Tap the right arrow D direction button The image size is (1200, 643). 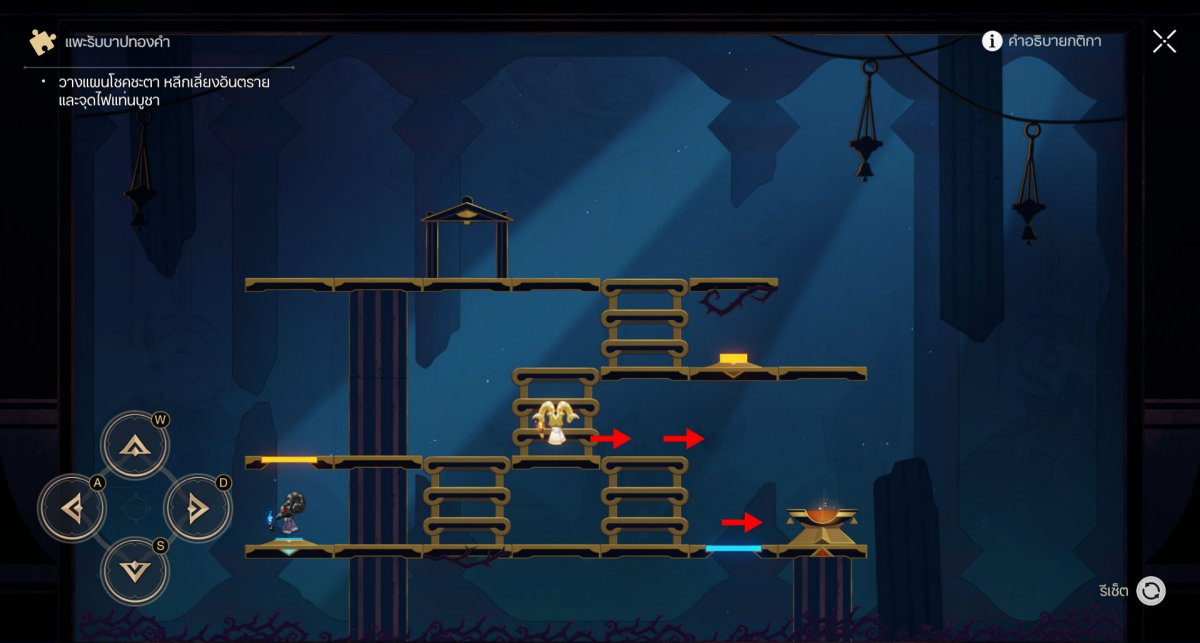pos(197,509)
